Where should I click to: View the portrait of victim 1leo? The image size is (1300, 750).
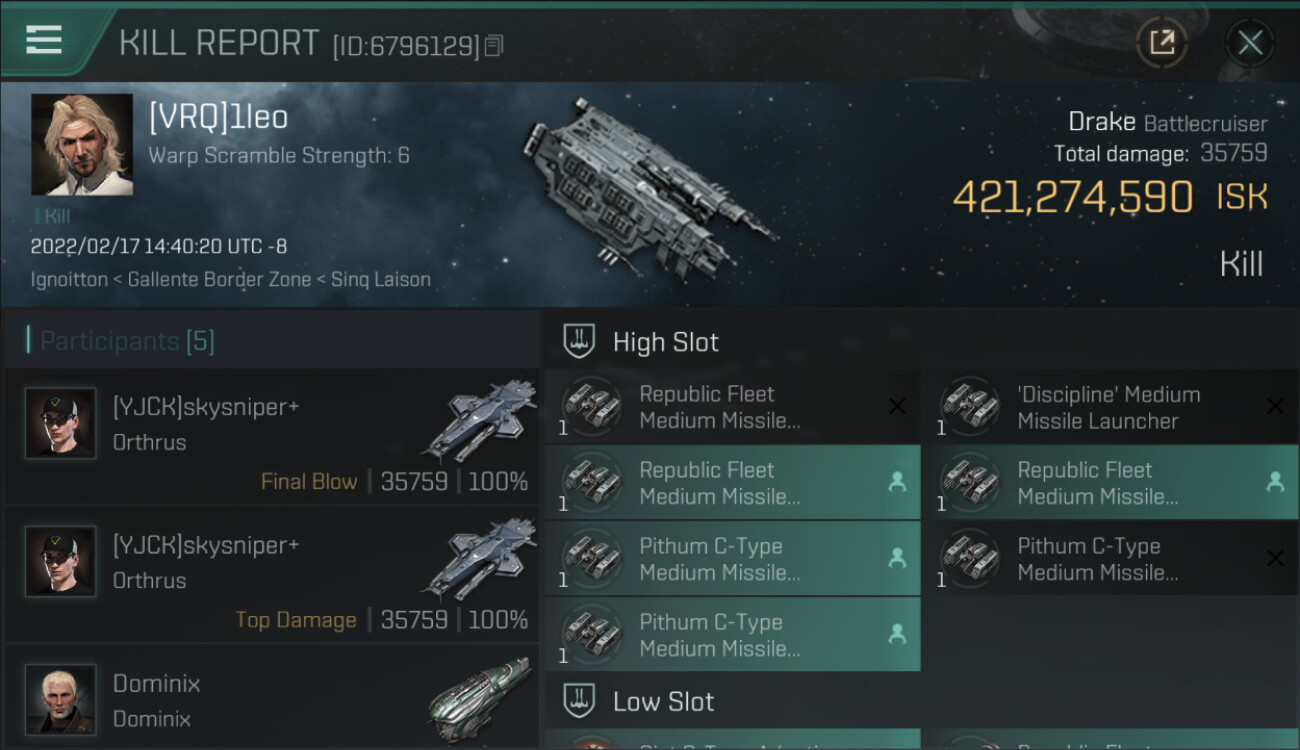pyautogui.click(x=82, y=145)
